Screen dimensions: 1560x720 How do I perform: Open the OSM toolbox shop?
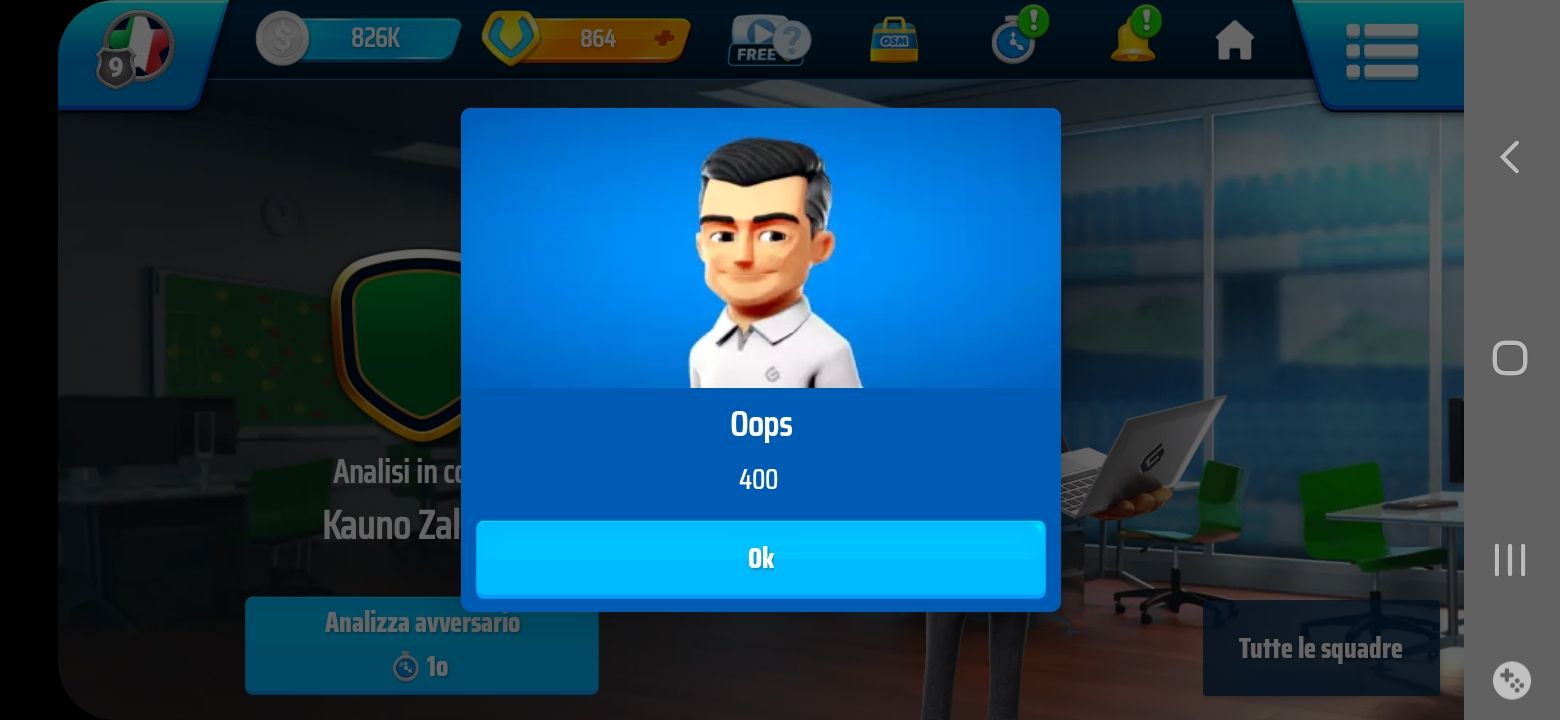893,41
